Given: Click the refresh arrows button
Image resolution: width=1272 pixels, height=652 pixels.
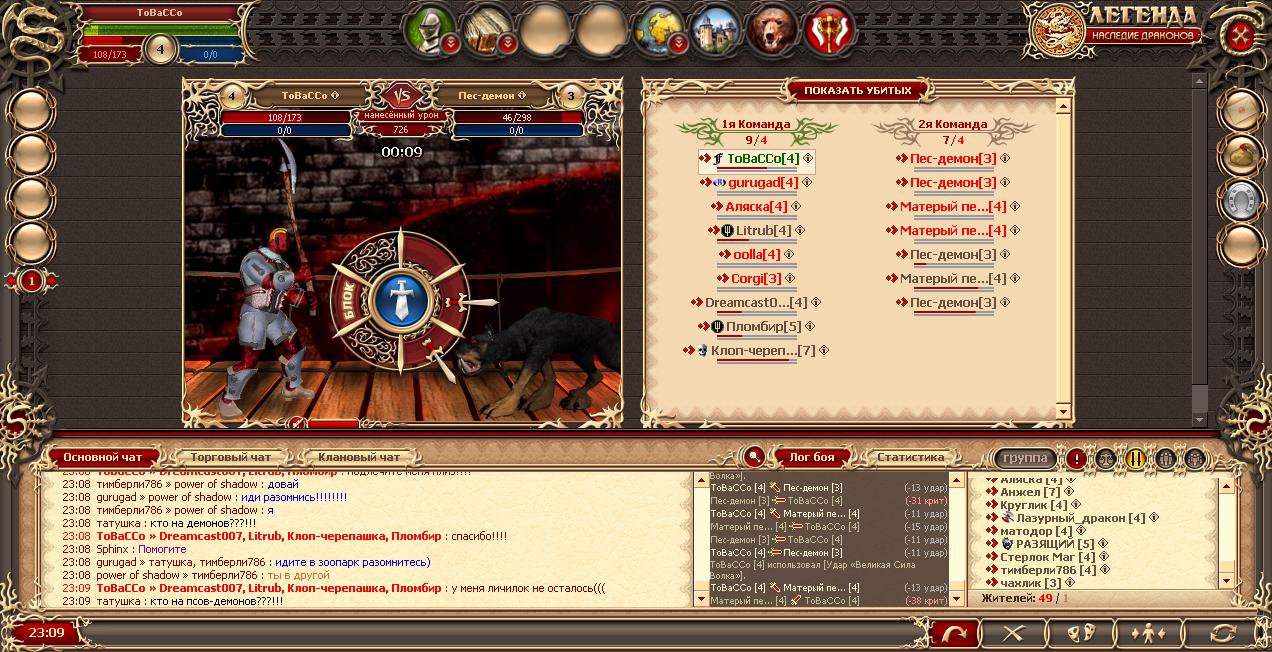Looking at the screenshot, I should click(1223, 633).
